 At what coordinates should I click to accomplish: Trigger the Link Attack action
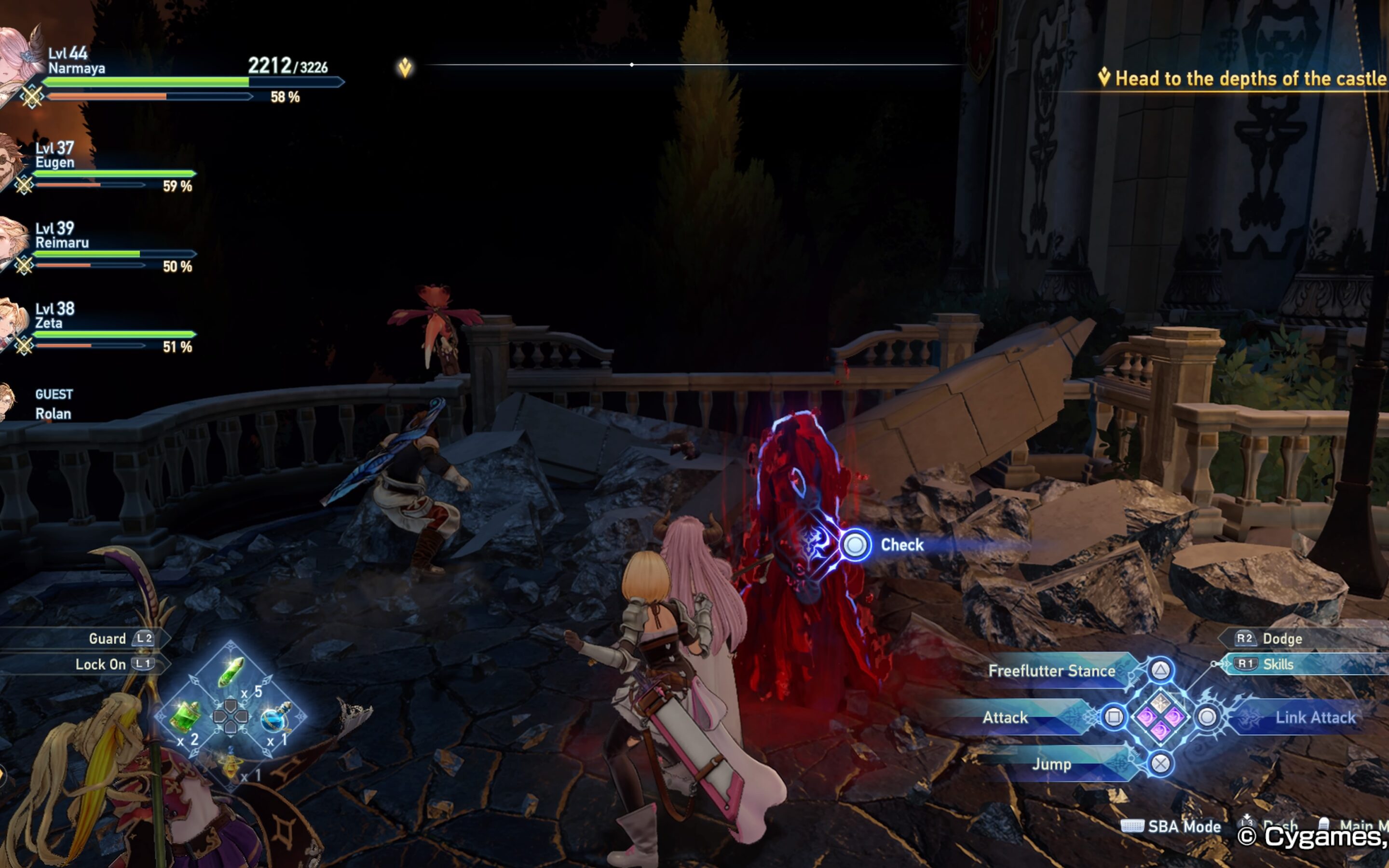(x=1314, y=718)
